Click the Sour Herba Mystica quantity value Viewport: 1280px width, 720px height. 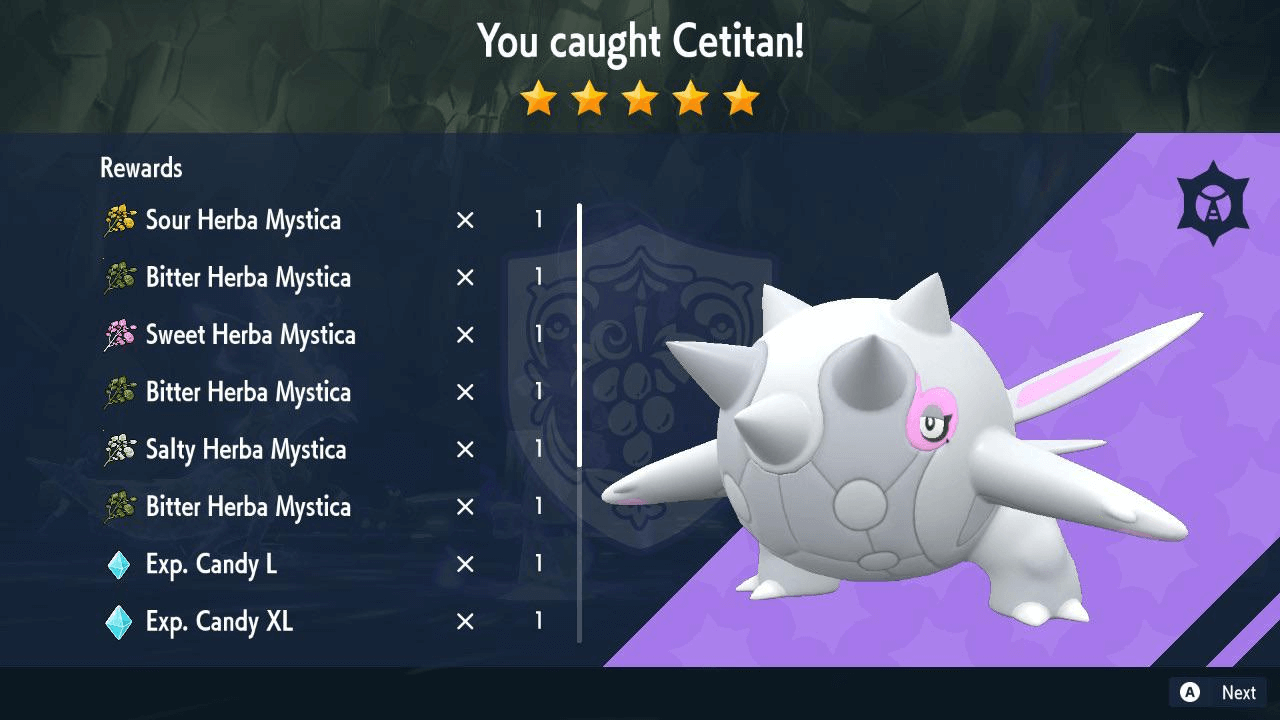coord(538,219)
